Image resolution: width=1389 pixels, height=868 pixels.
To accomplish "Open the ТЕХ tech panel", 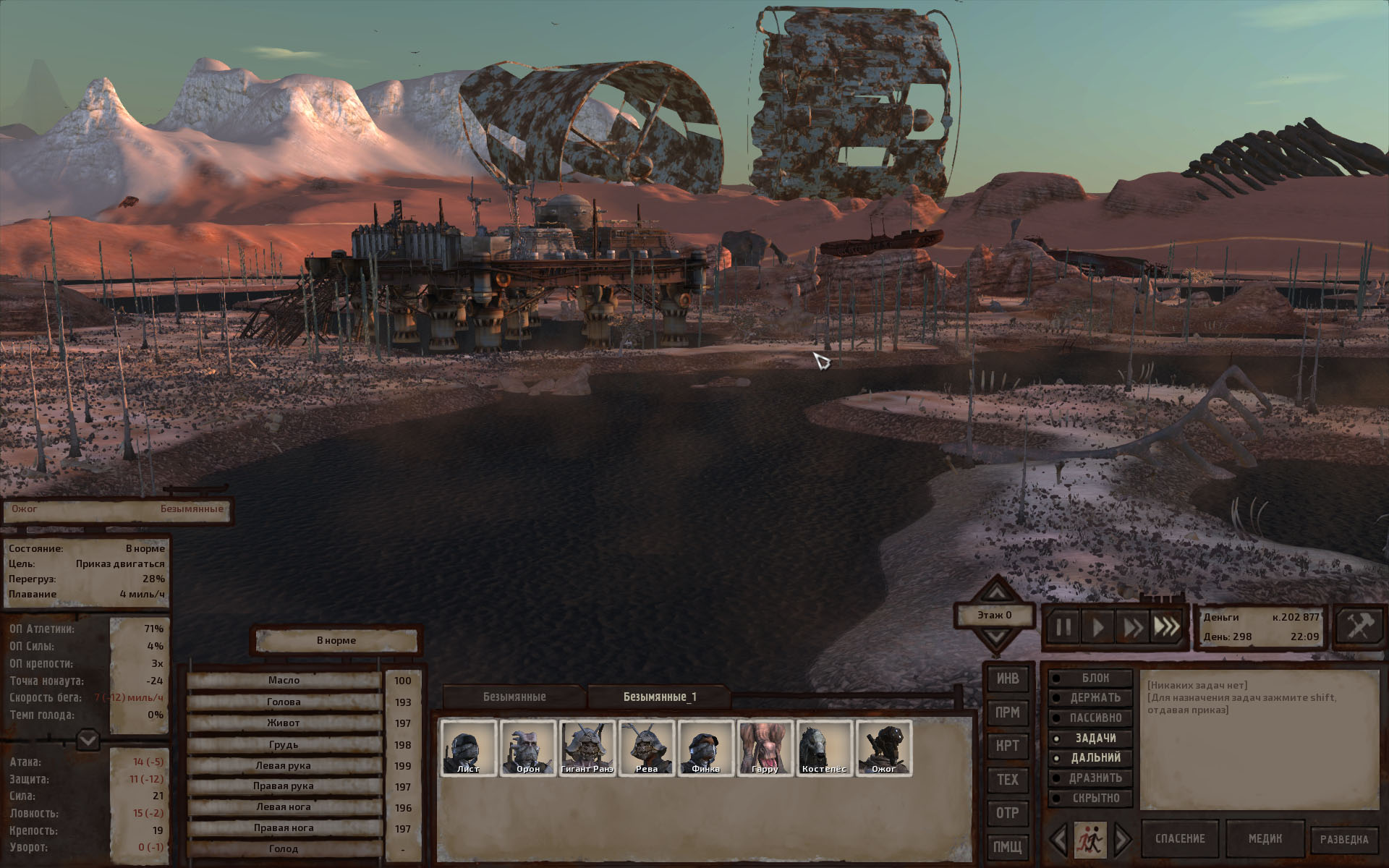I will (1007, 779).
